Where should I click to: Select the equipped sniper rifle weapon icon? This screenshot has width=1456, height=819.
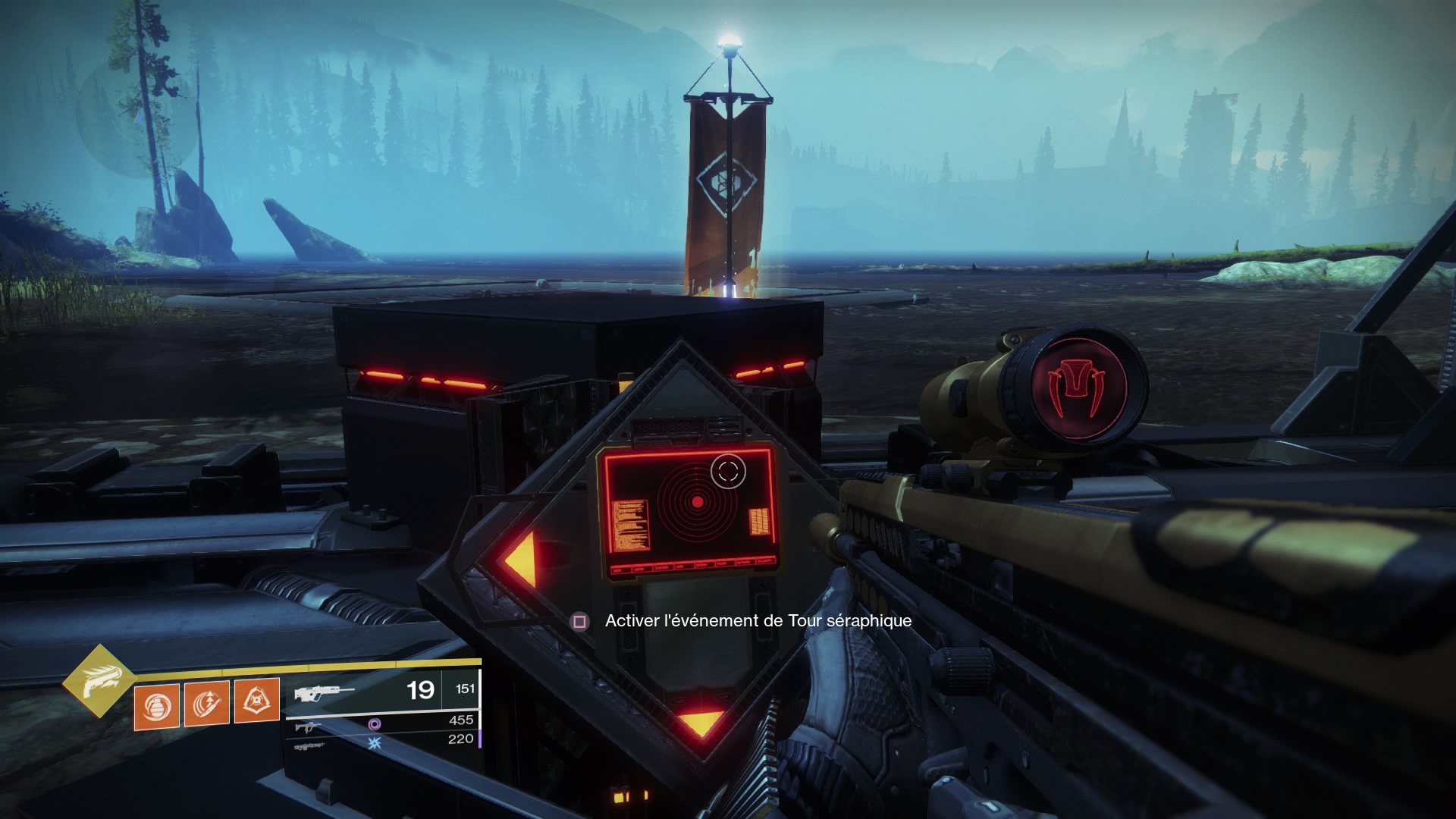pyautogui.click(x=324, y=692)
